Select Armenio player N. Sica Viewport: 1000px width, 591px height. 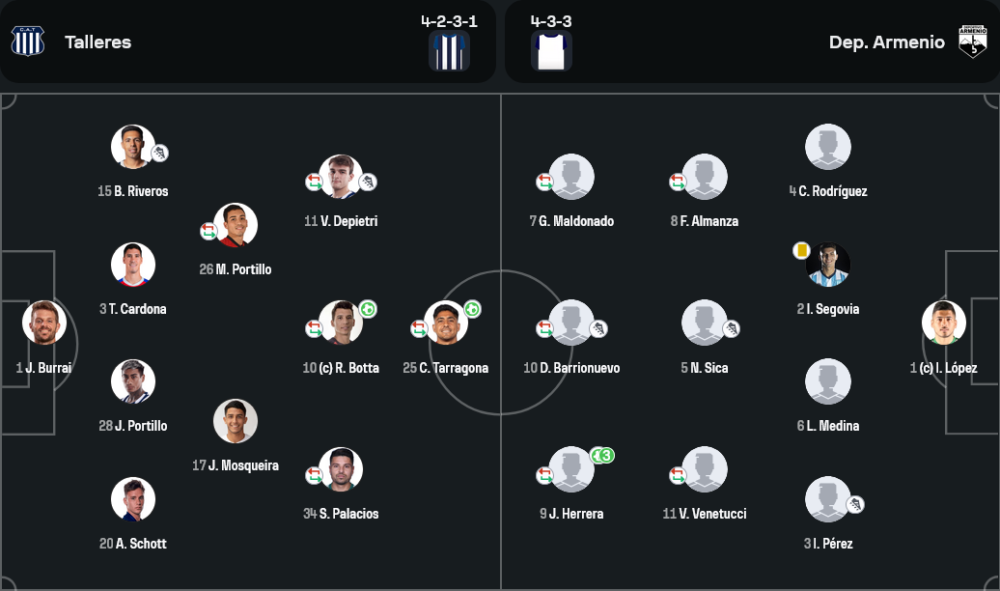704,323
